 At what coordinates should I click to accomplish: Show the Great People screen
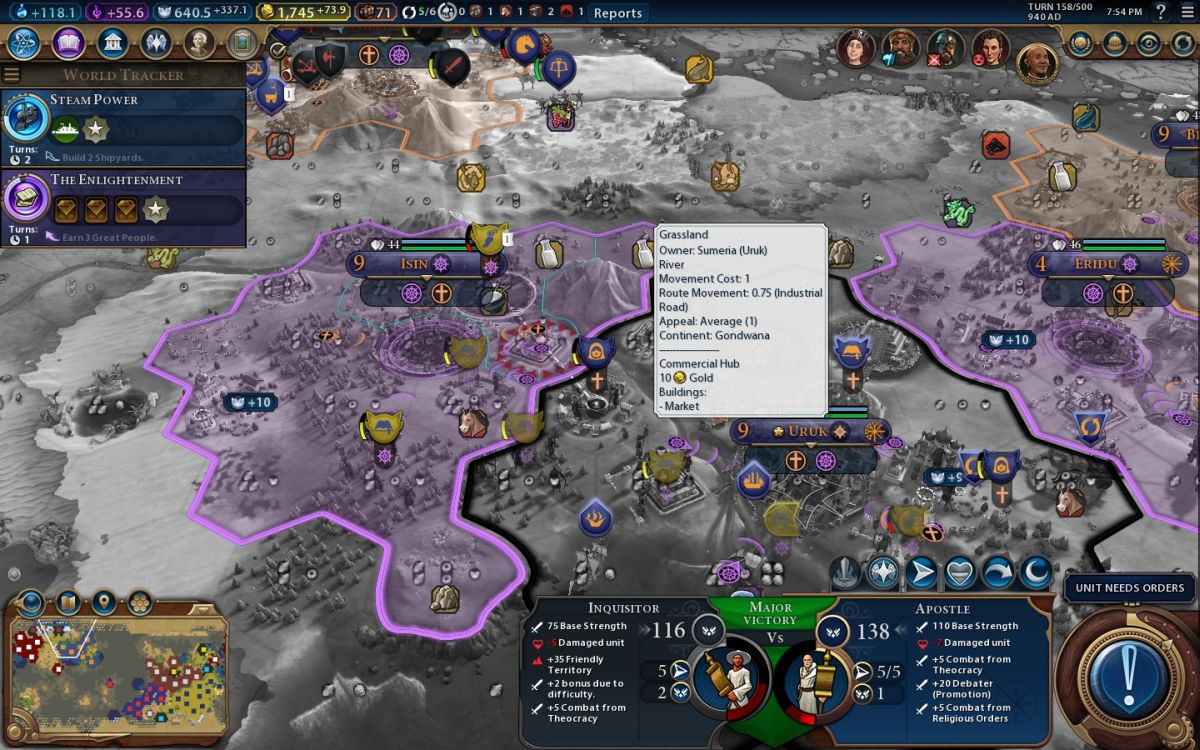pos(200,44)
